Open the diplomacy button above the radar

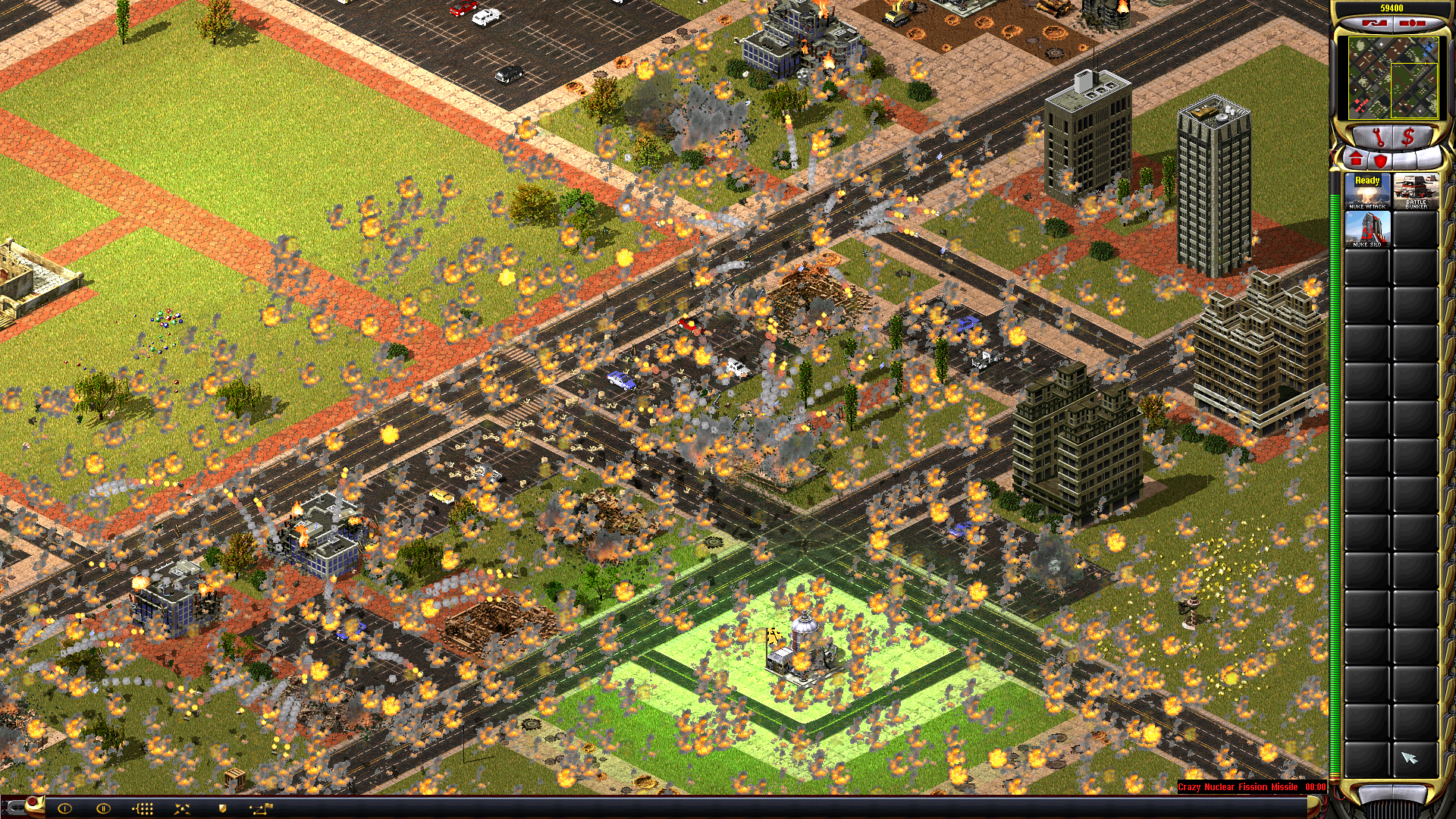[1373, 24]
